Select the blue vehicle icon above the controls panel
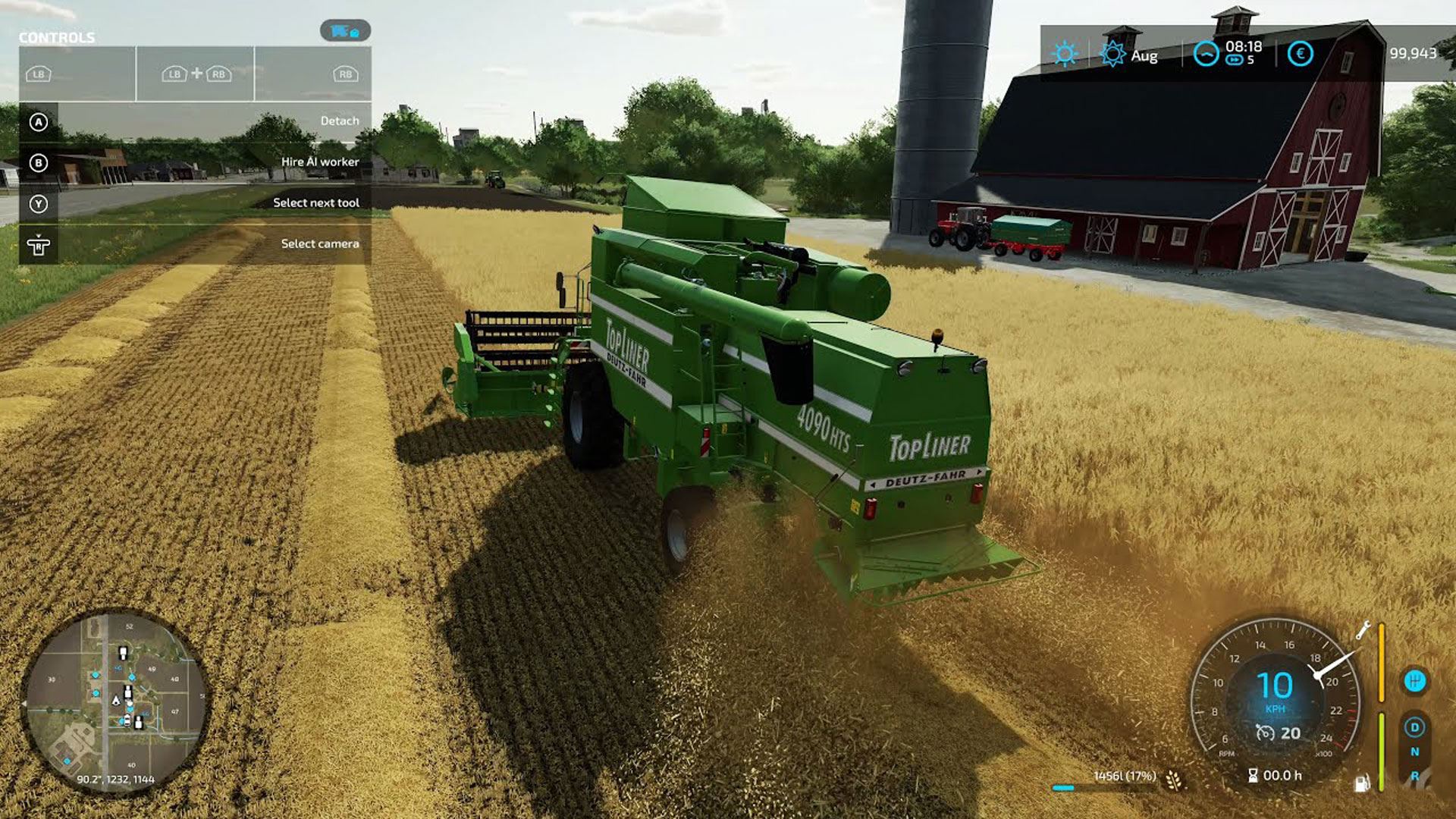Screen dimensions: 1456x819 (345, 31)
